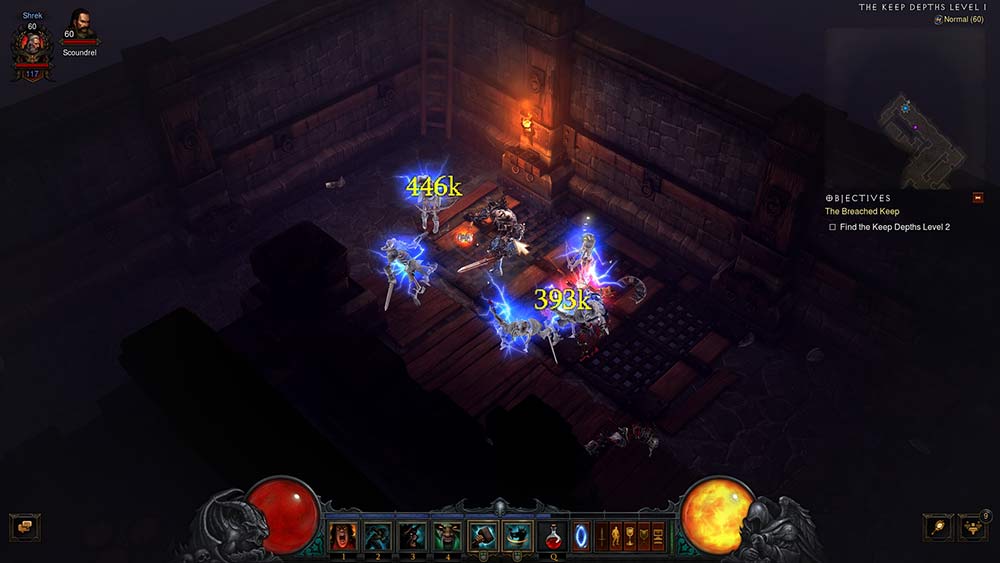Click the sword icon in the menu bar
Image resolution: width=1000 pixels, height=563 pixels.
pyautogui.click(x=602, y=536)
